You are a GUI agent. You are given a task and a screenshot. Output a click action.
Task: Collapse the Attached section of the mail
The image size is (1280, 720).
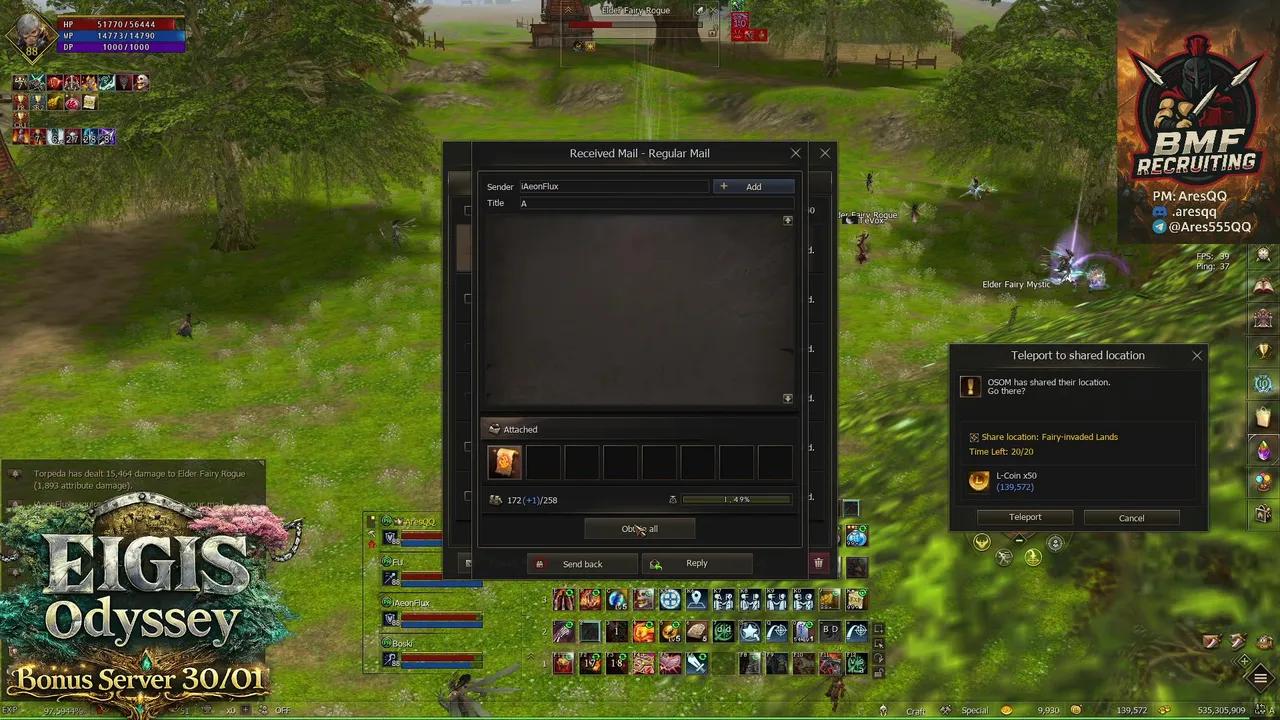494,429
